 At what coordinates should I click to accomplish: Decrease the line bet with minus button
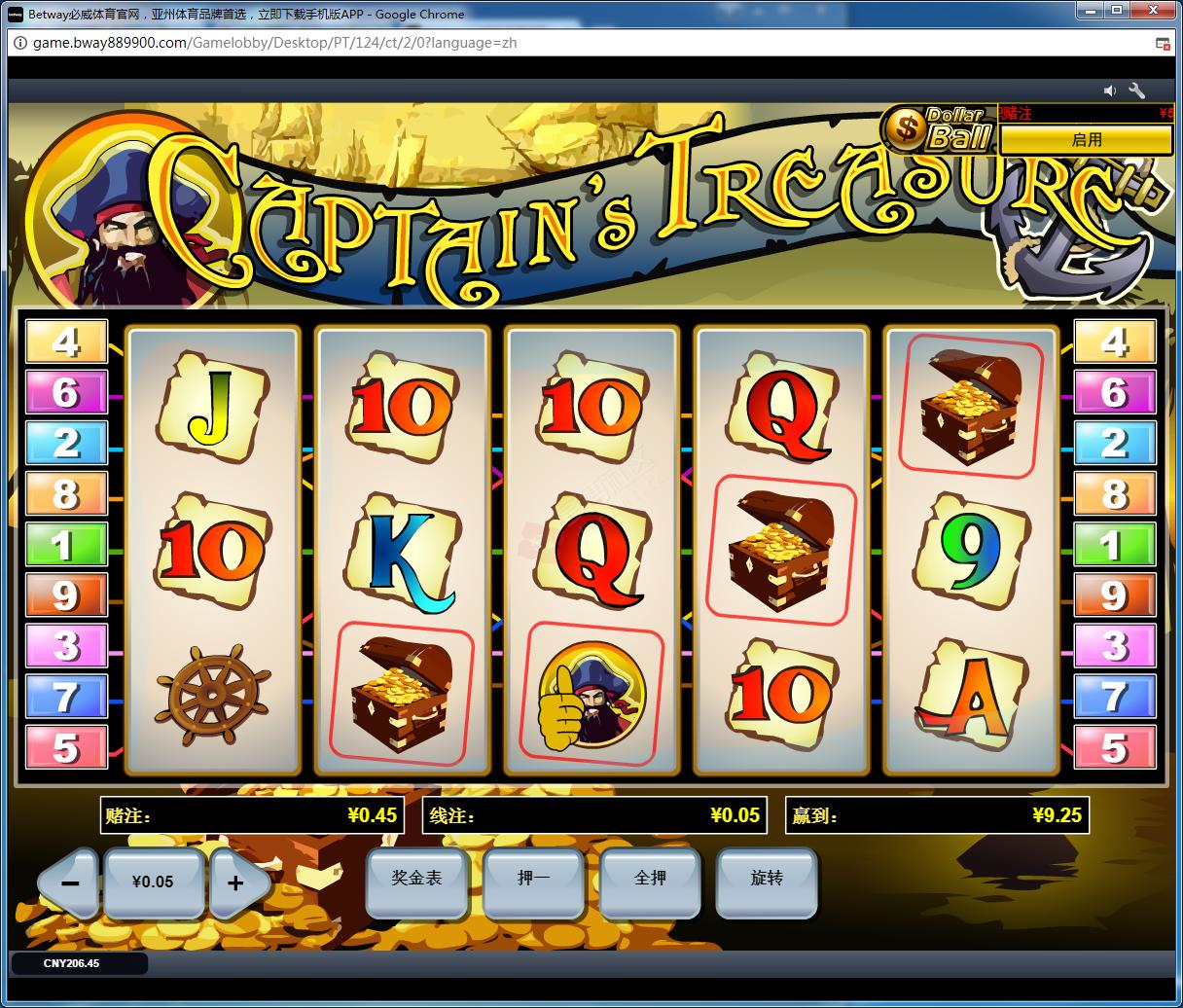click(70, 882)
